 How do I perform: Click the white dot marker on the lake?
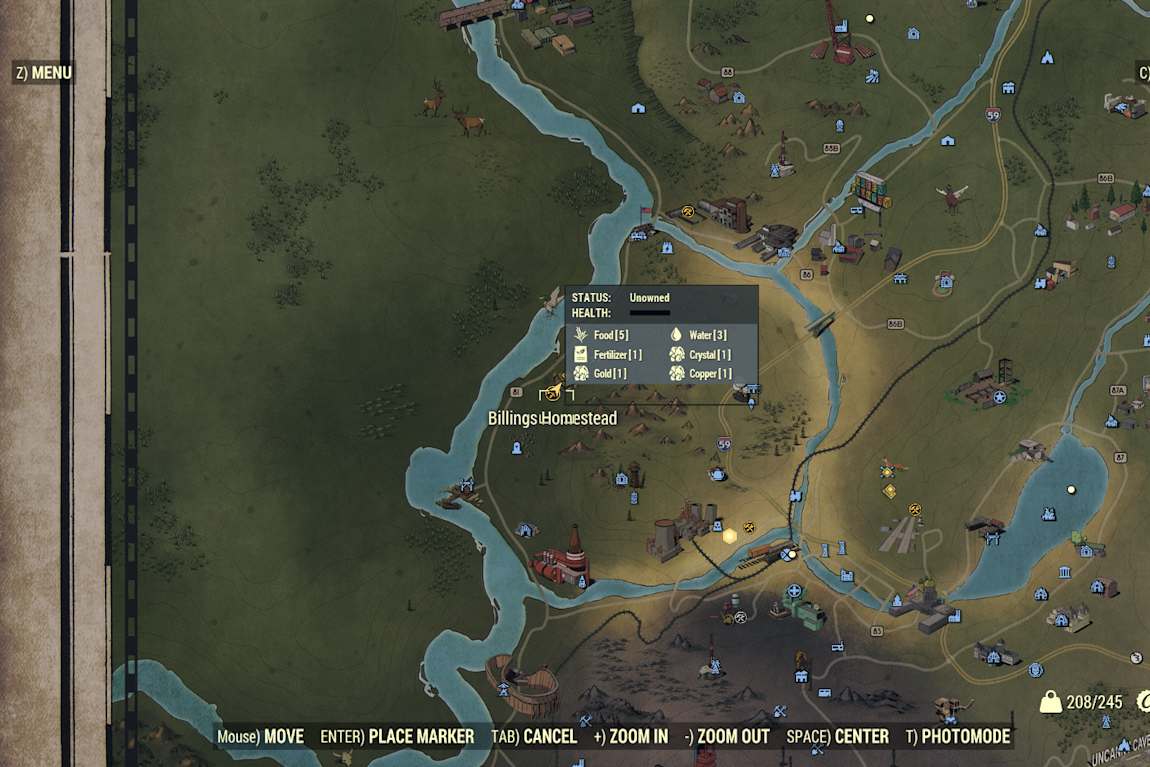tap(1071, 490)
